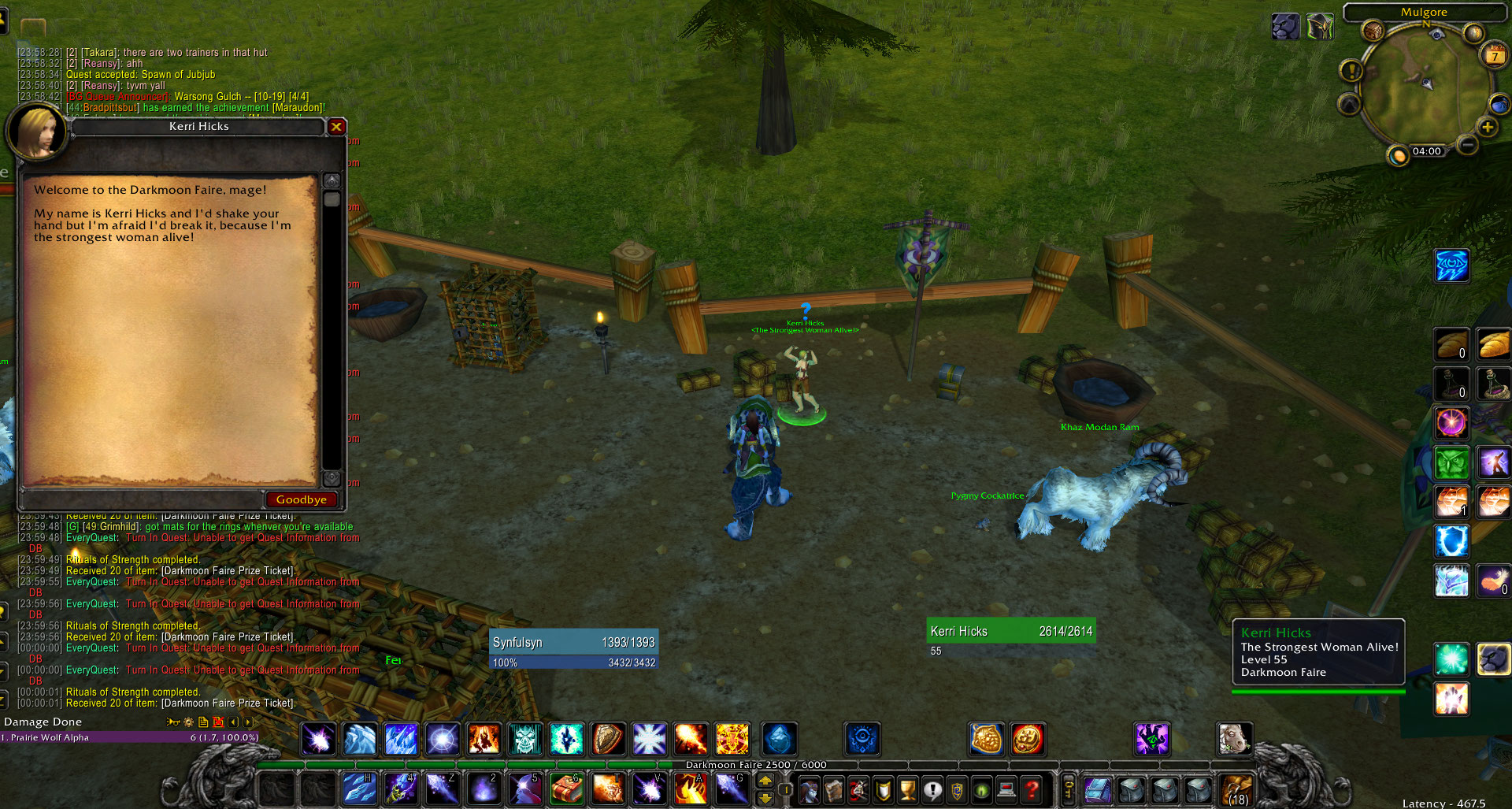1512x809 pixels.
Task: Click the action bar page-down arrow
Action: coord(765,798)
